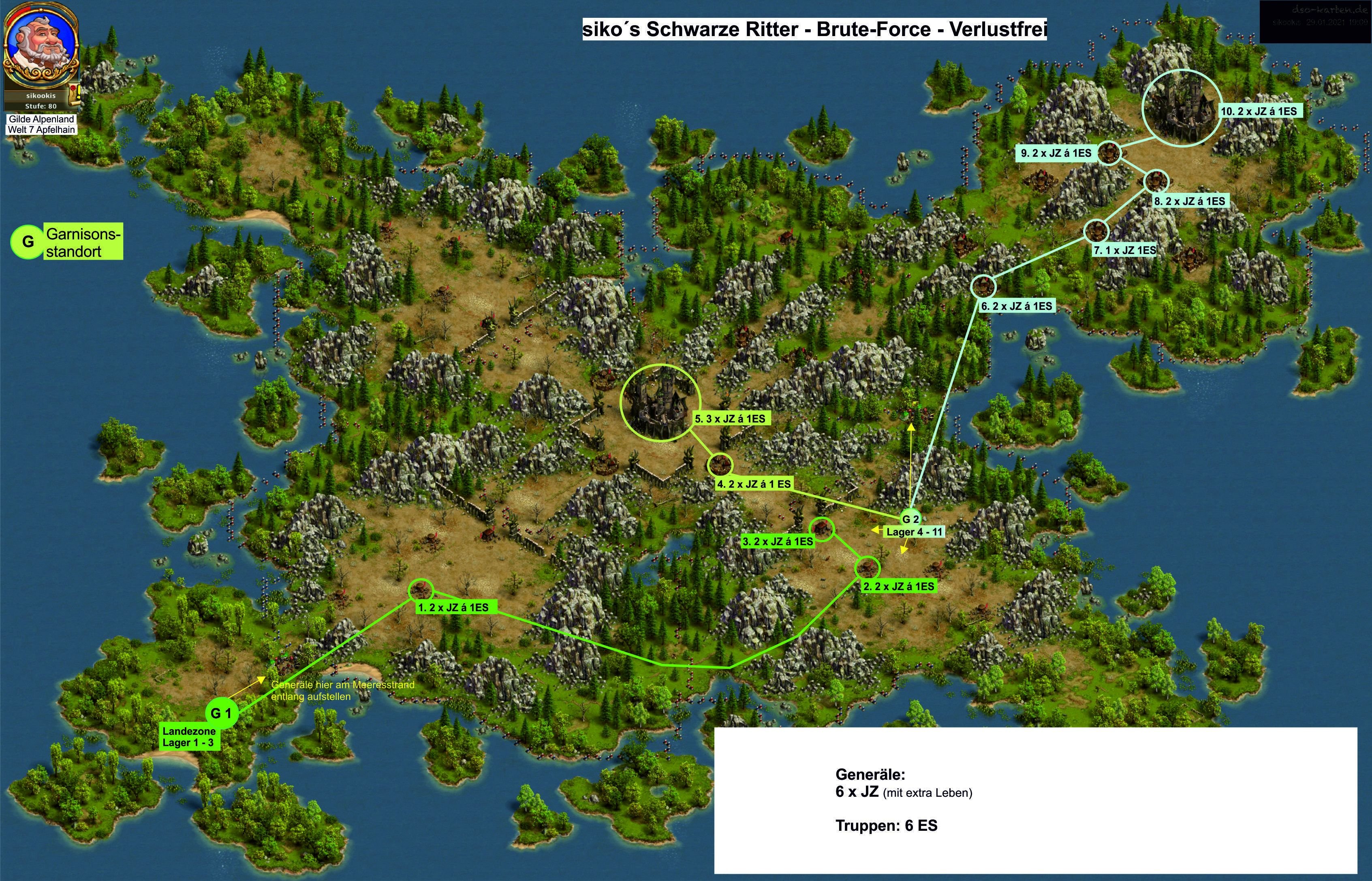Select the G 1 garrison marker

tap(221, 713)
